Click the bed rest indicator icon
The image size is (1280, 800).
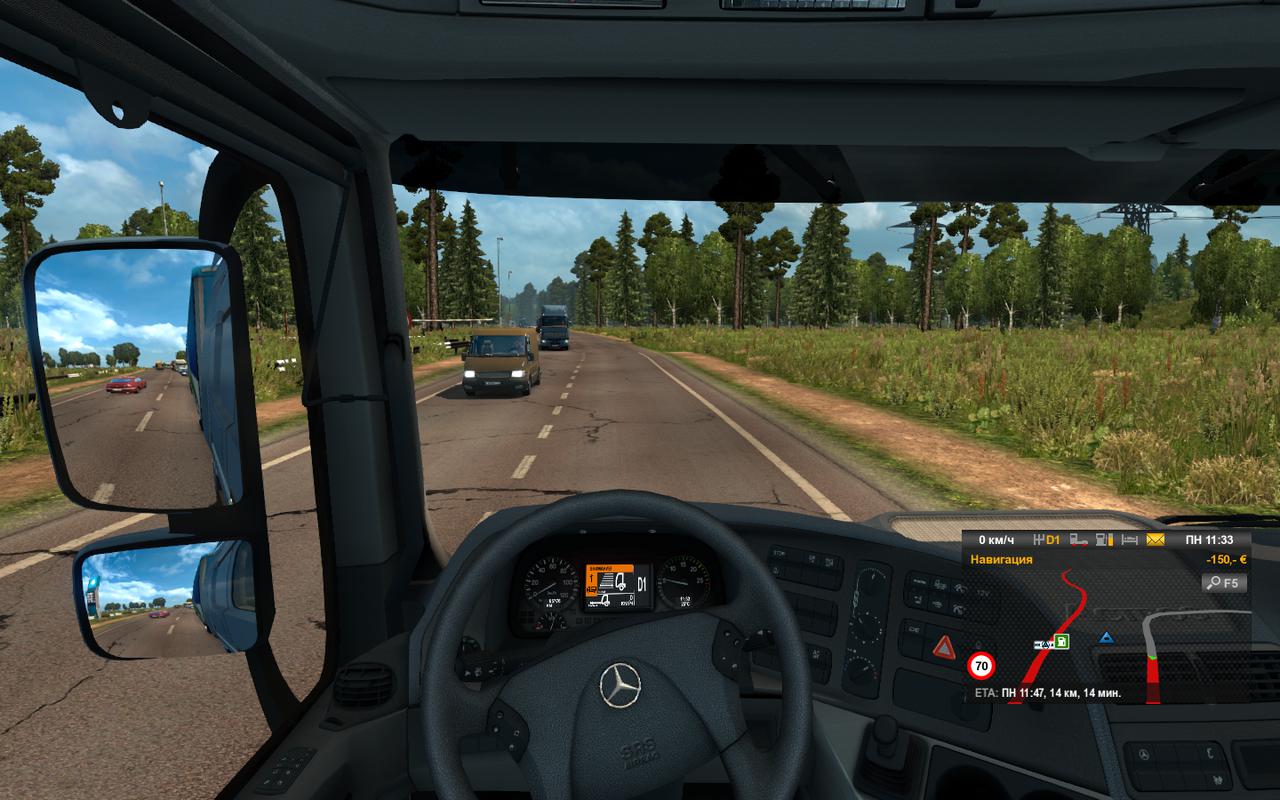point(1130,540)
